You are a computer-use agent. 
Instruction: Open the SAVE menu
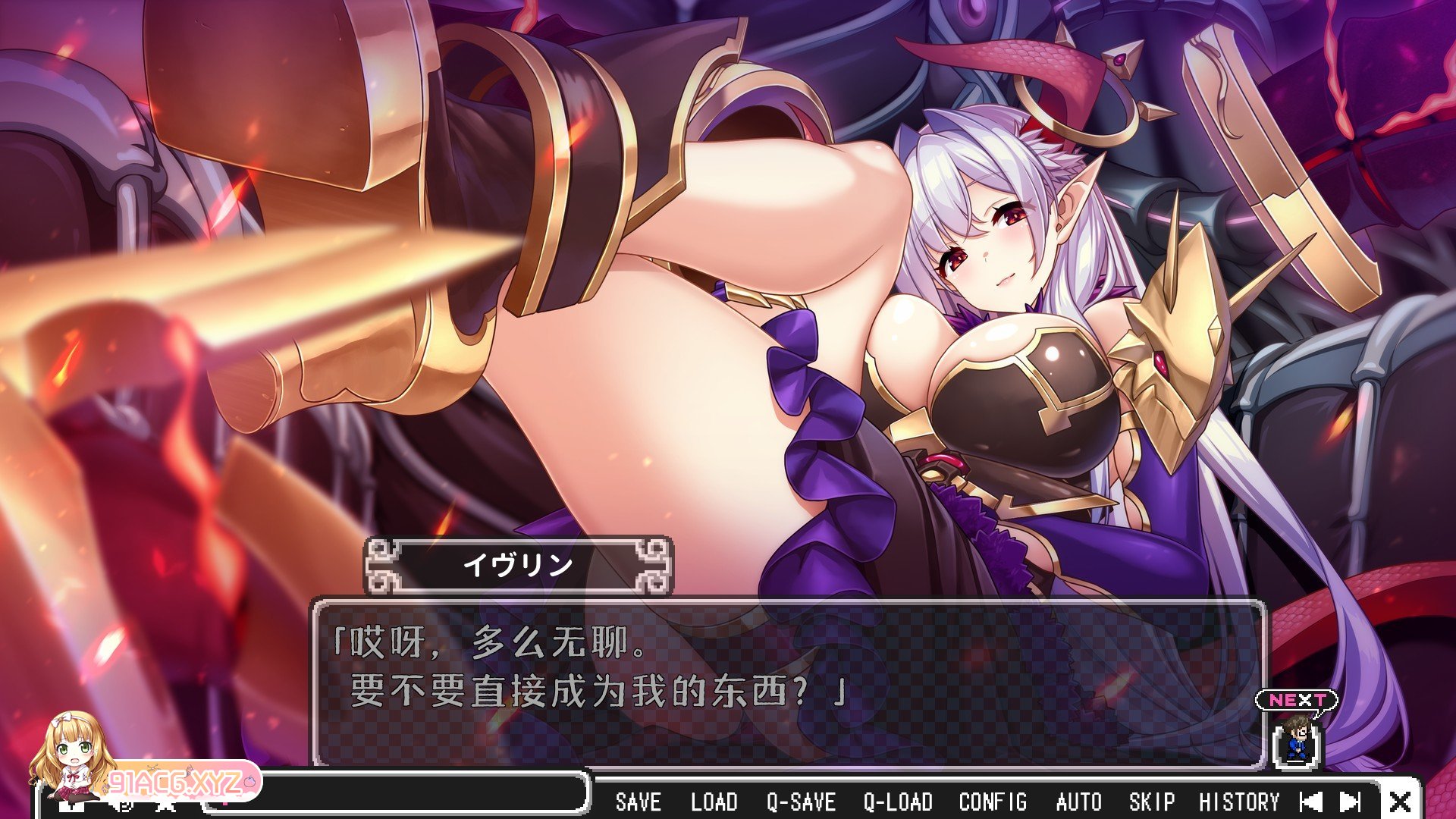638,802
